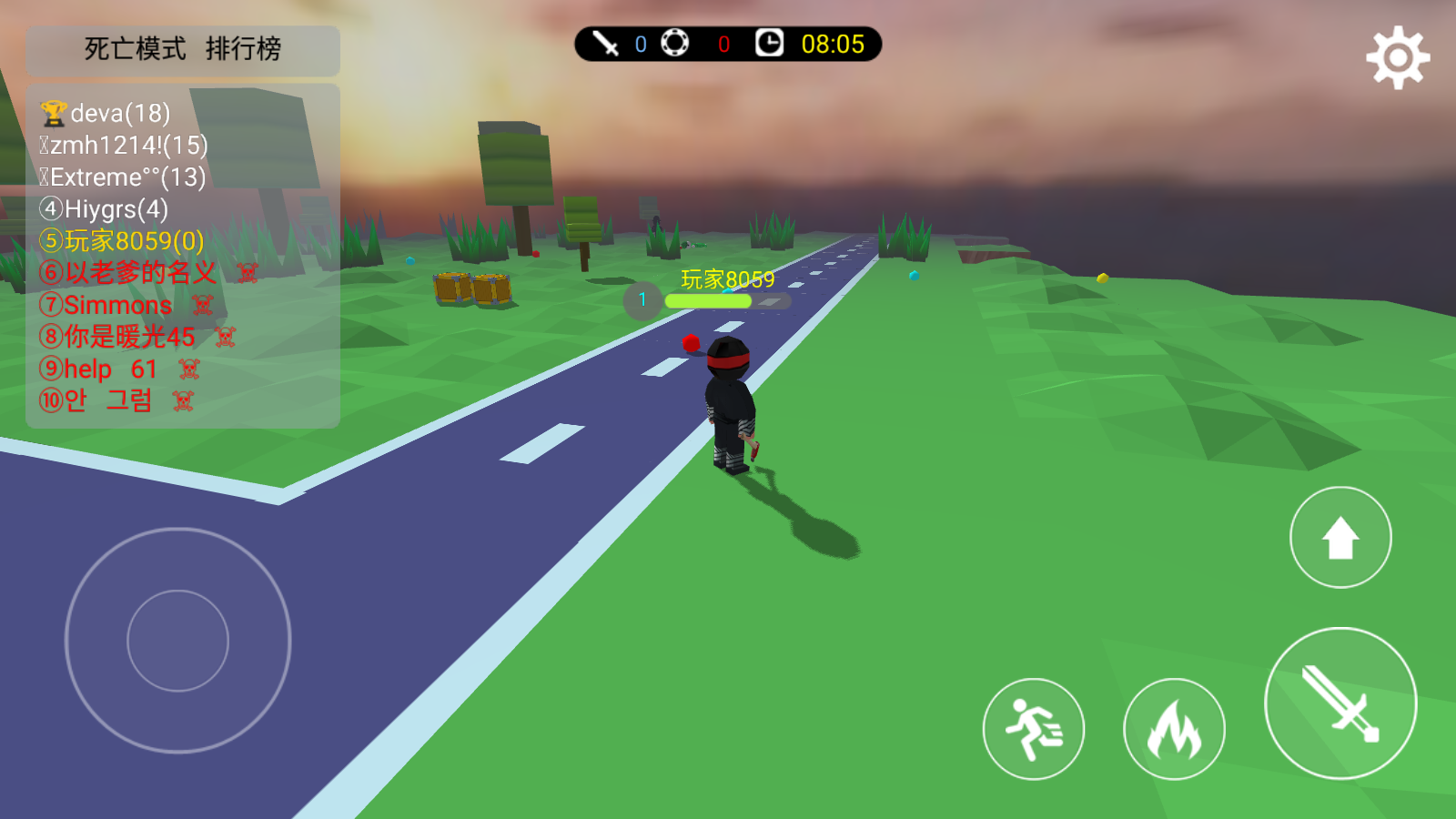Select the death mode leaderboard header
This screenshot has width=1456, height=819.
183,49
